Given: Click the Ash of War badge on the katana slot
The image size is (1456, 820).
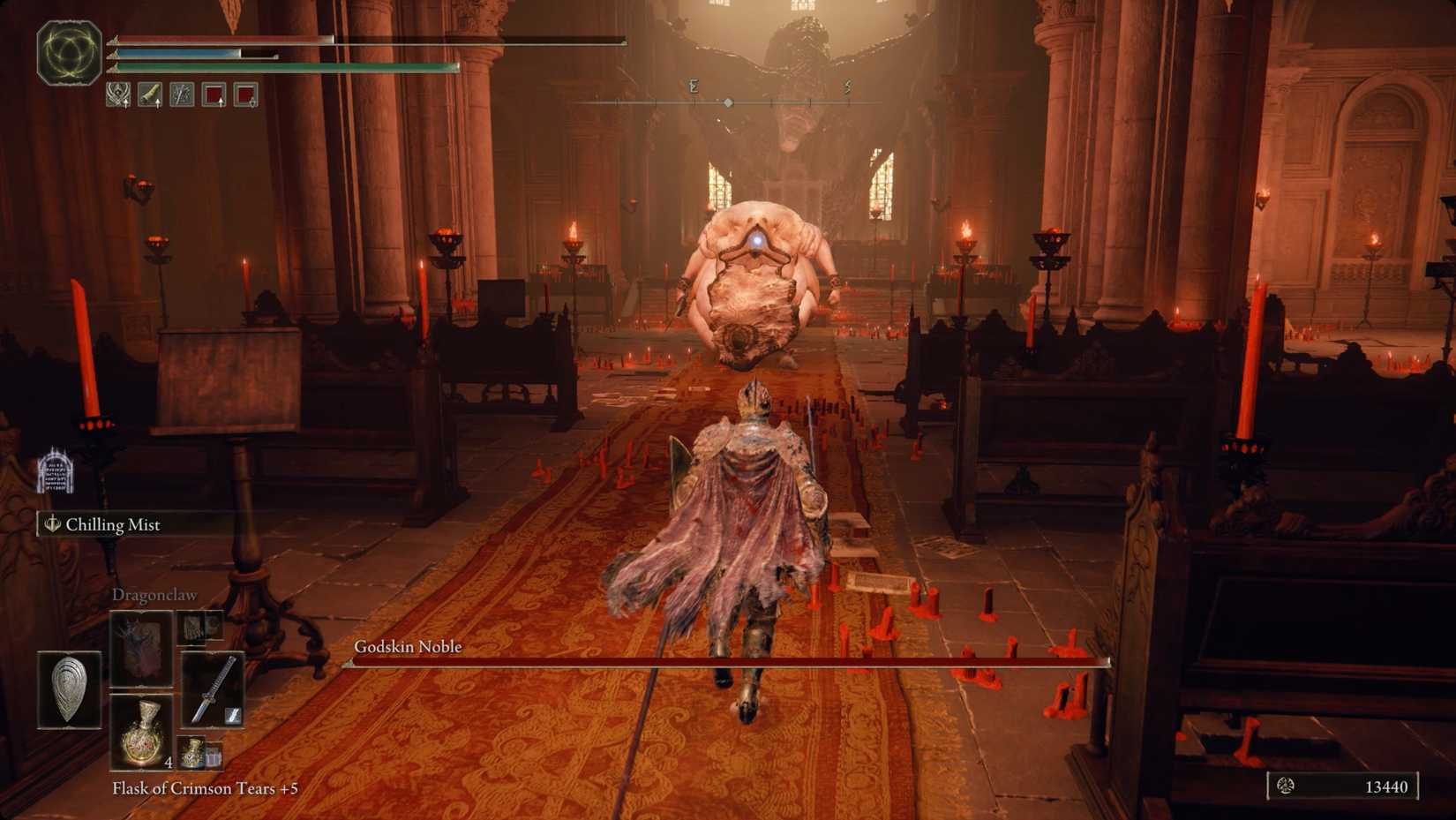Looking at the screenshot, I should [234, 715].
